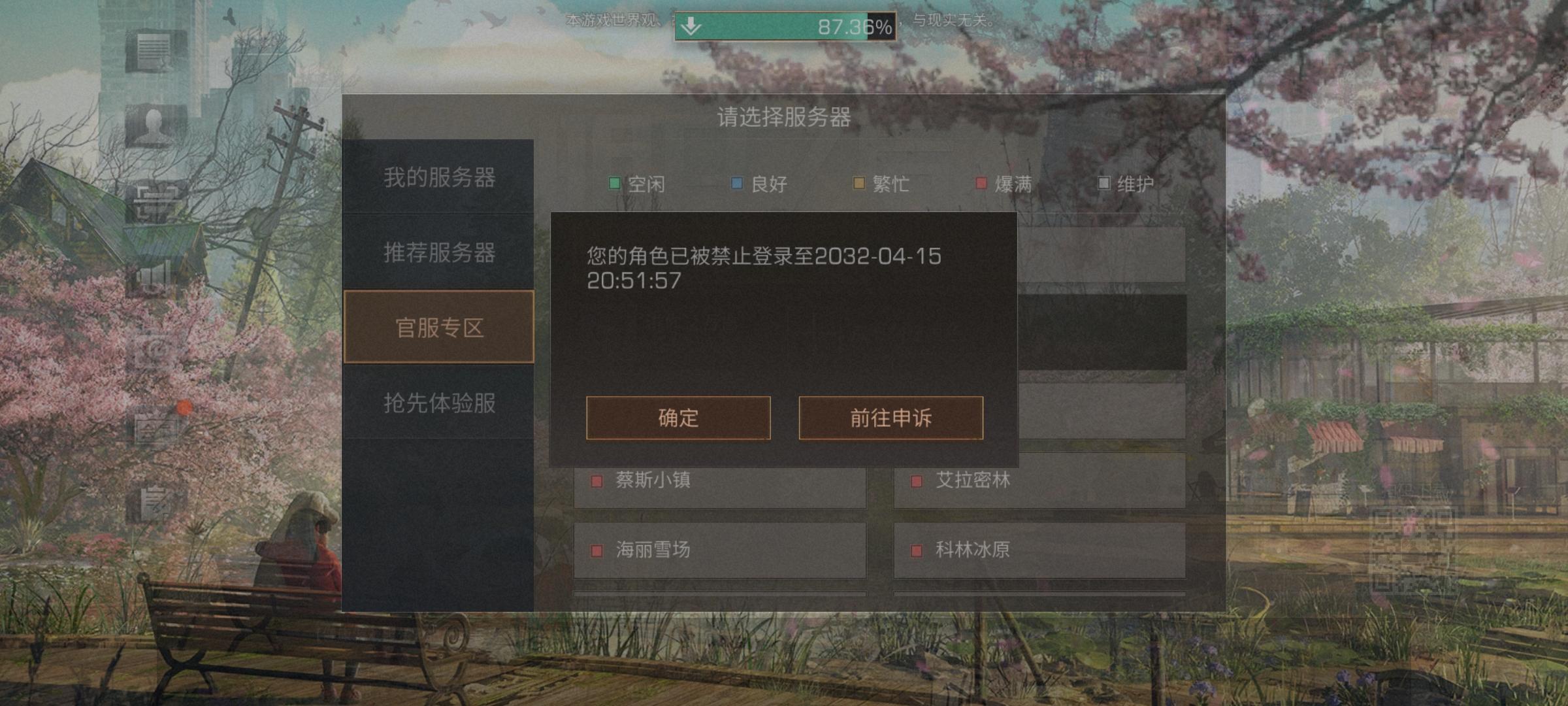
Task: Click 前往申诉 to appeal the ban
Action: (x=890, y=419)
